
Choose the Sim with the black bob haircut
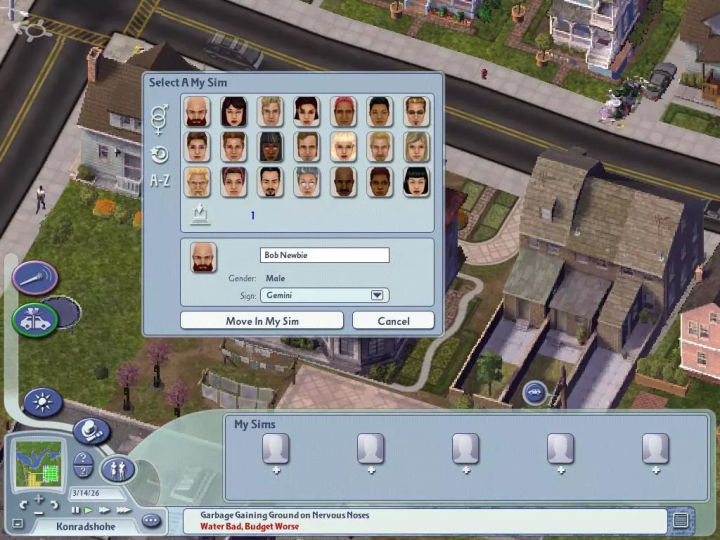(x=416, y=181)
